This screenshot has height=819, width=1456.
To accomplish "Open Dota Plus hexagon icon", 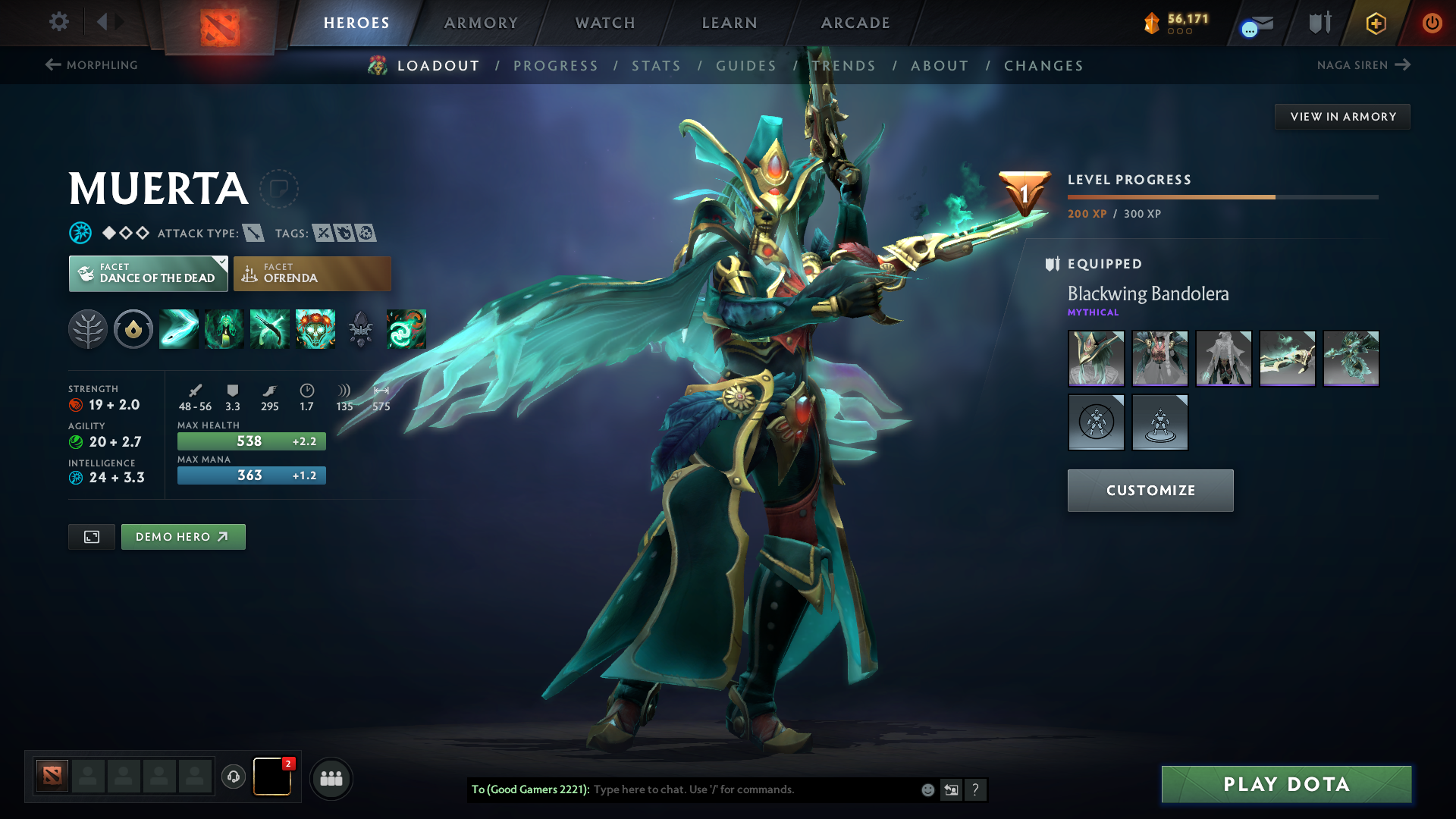I will coord(1375,23).
